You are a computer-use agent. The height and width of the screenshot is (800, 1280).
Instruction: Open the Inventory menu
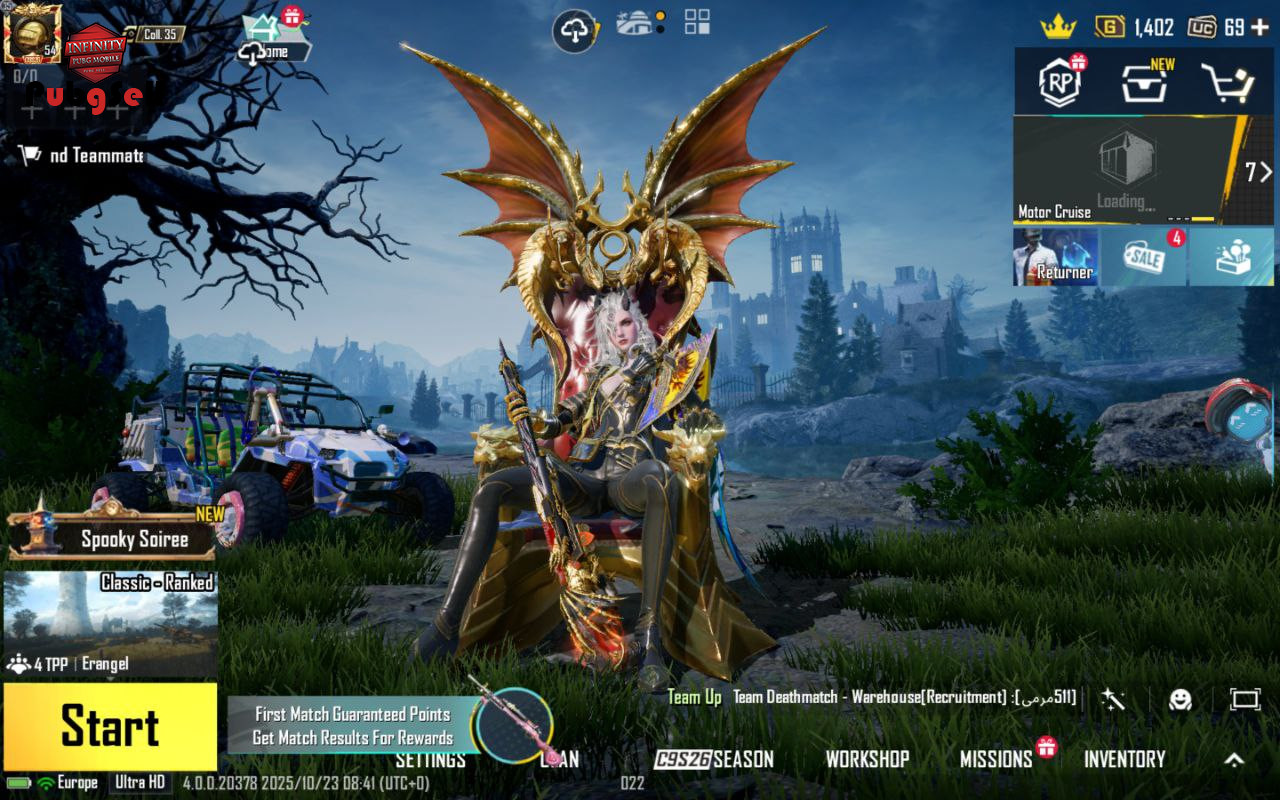click(1125, 760)
